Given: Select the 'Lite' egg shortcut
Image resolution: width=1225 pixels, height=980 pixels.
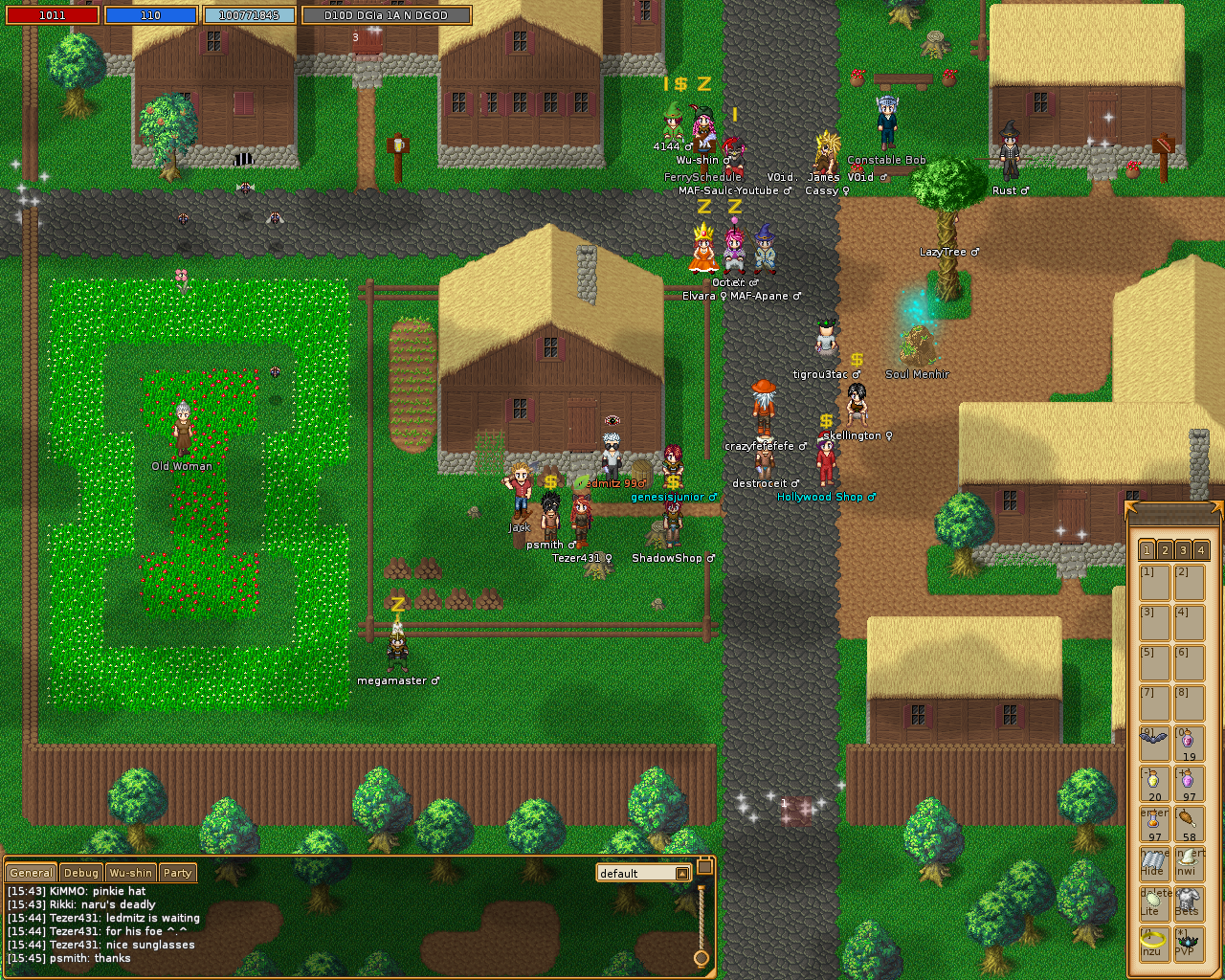Looking at the screenshot, I should tap(1152, 902).
